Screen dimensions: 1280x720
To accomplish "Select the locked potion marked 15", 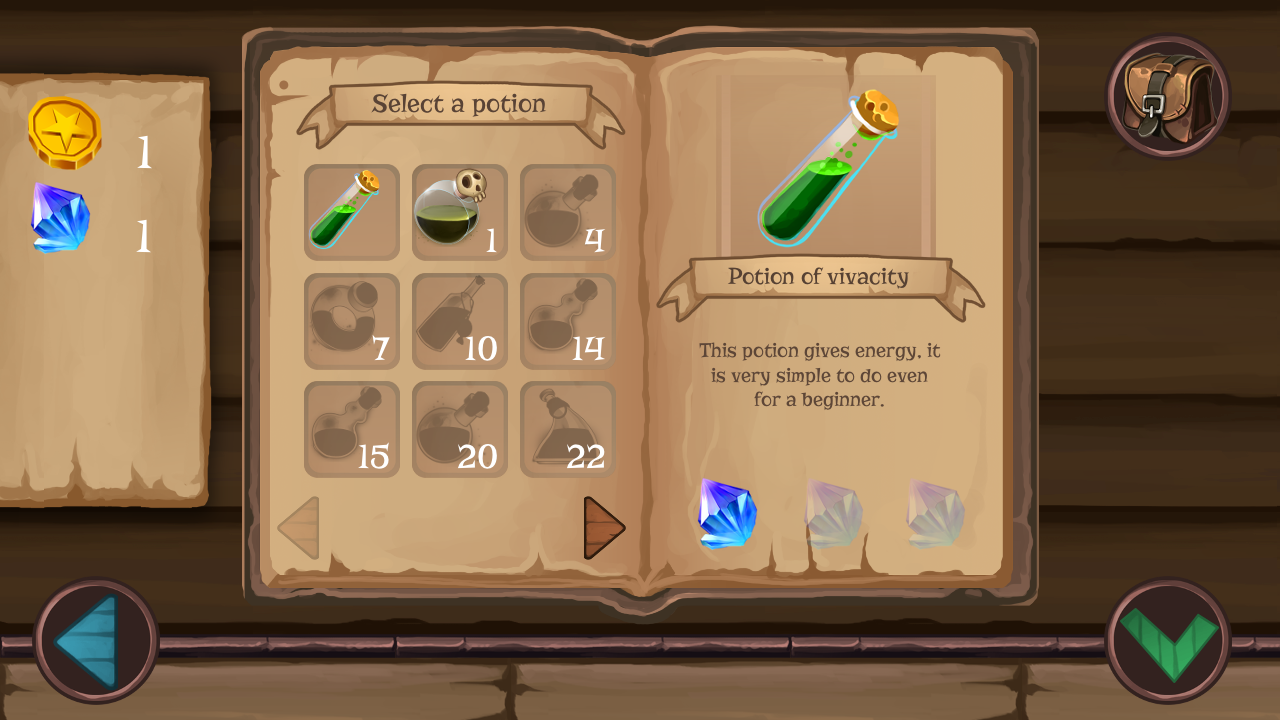I will (352, 429).
